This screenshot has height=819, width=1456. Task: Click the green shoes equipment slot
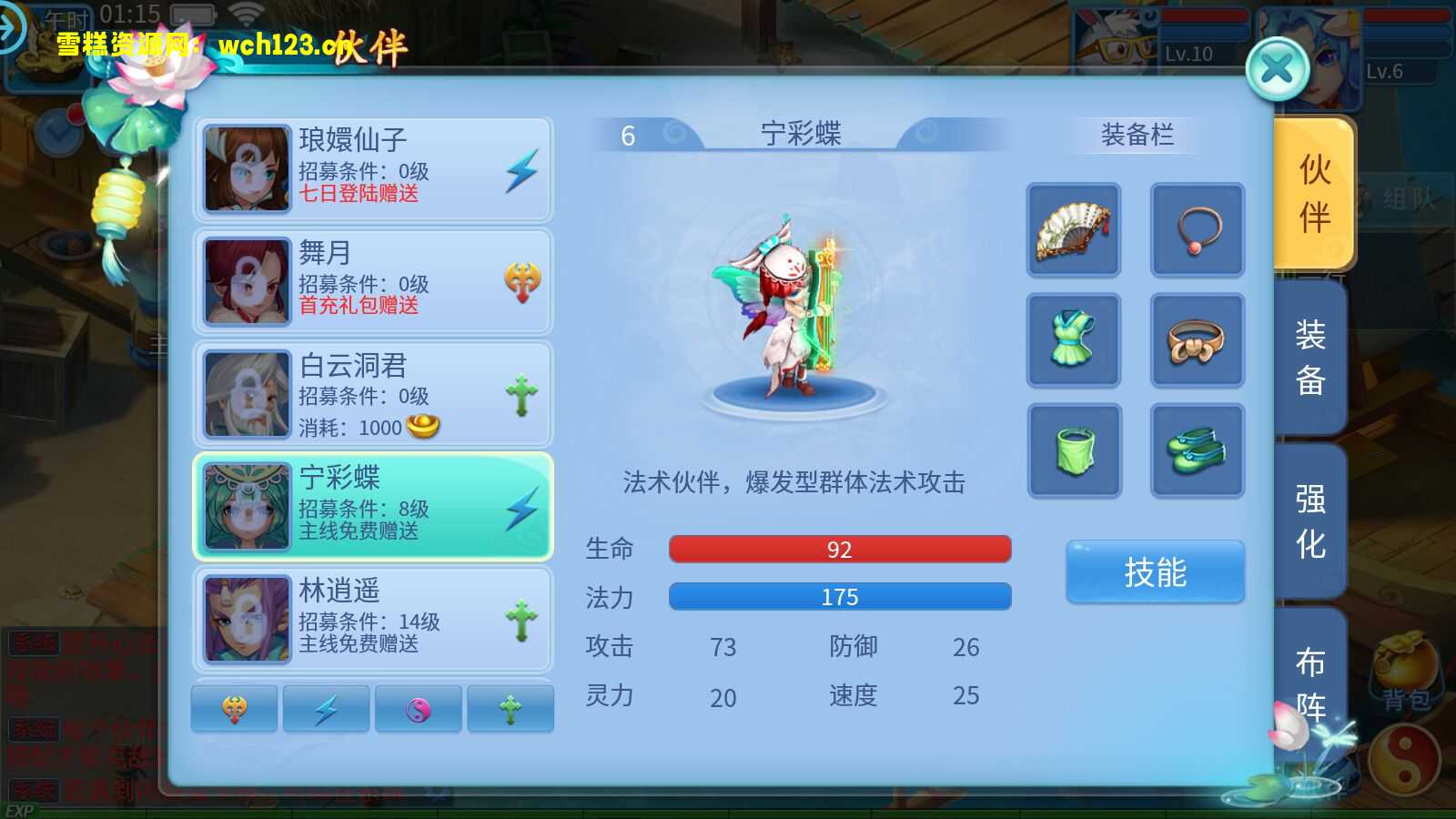point(1198,450)
